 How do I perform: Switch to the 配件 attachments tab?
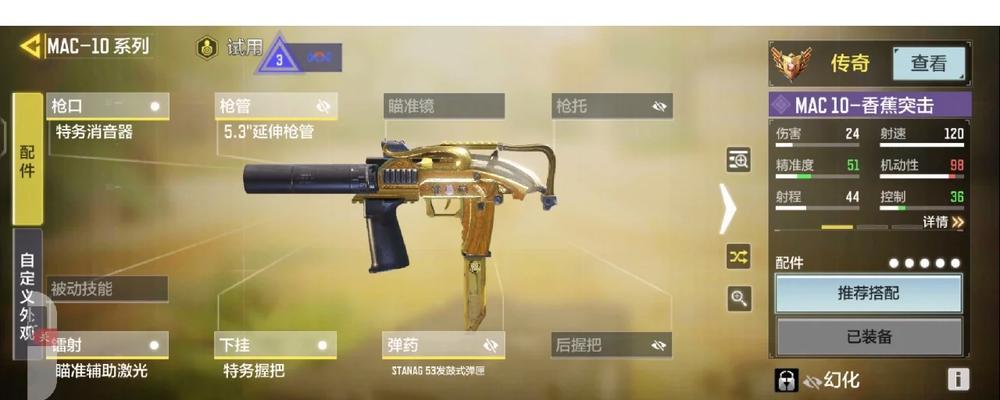[x=27, y=158]
